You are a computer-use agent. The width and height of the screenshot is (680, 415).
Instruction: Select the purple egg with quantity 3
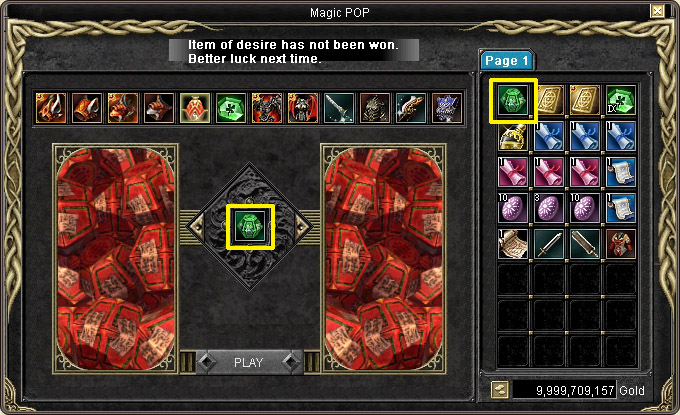point(549,208)
